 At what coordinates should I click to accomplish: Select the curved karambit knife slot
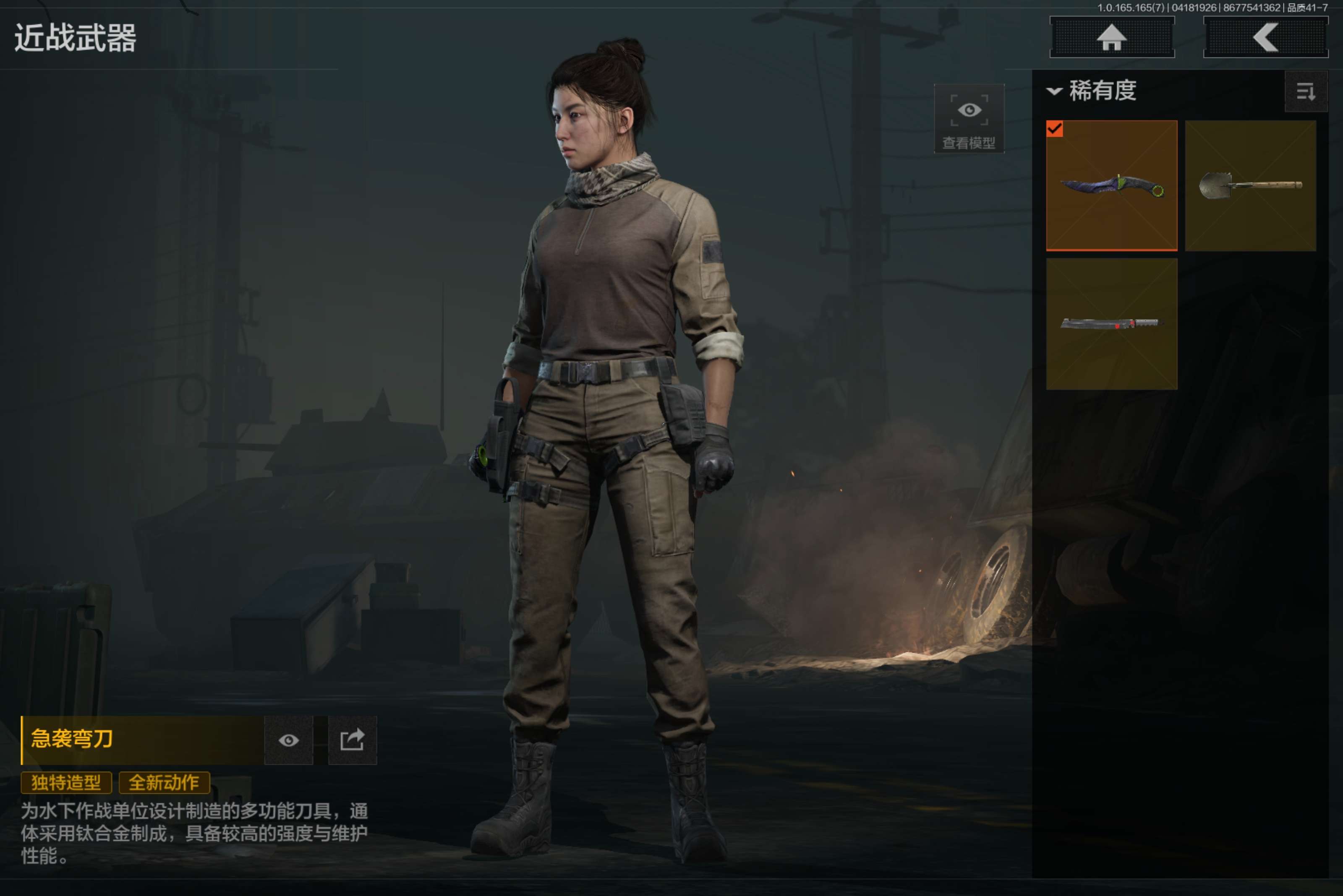(x=1111, y=186)
